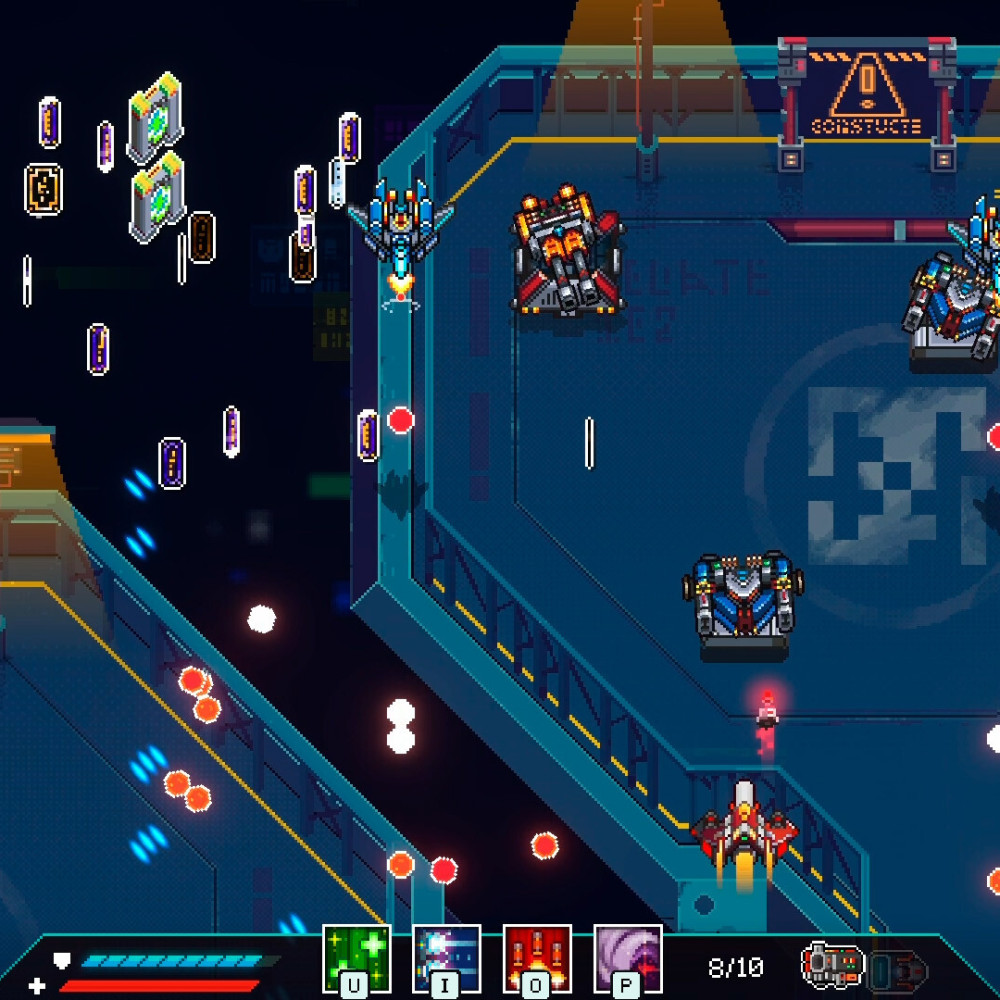Use the red missile barrage ability
1000x1000 pixels.
(x=537, y=958)
